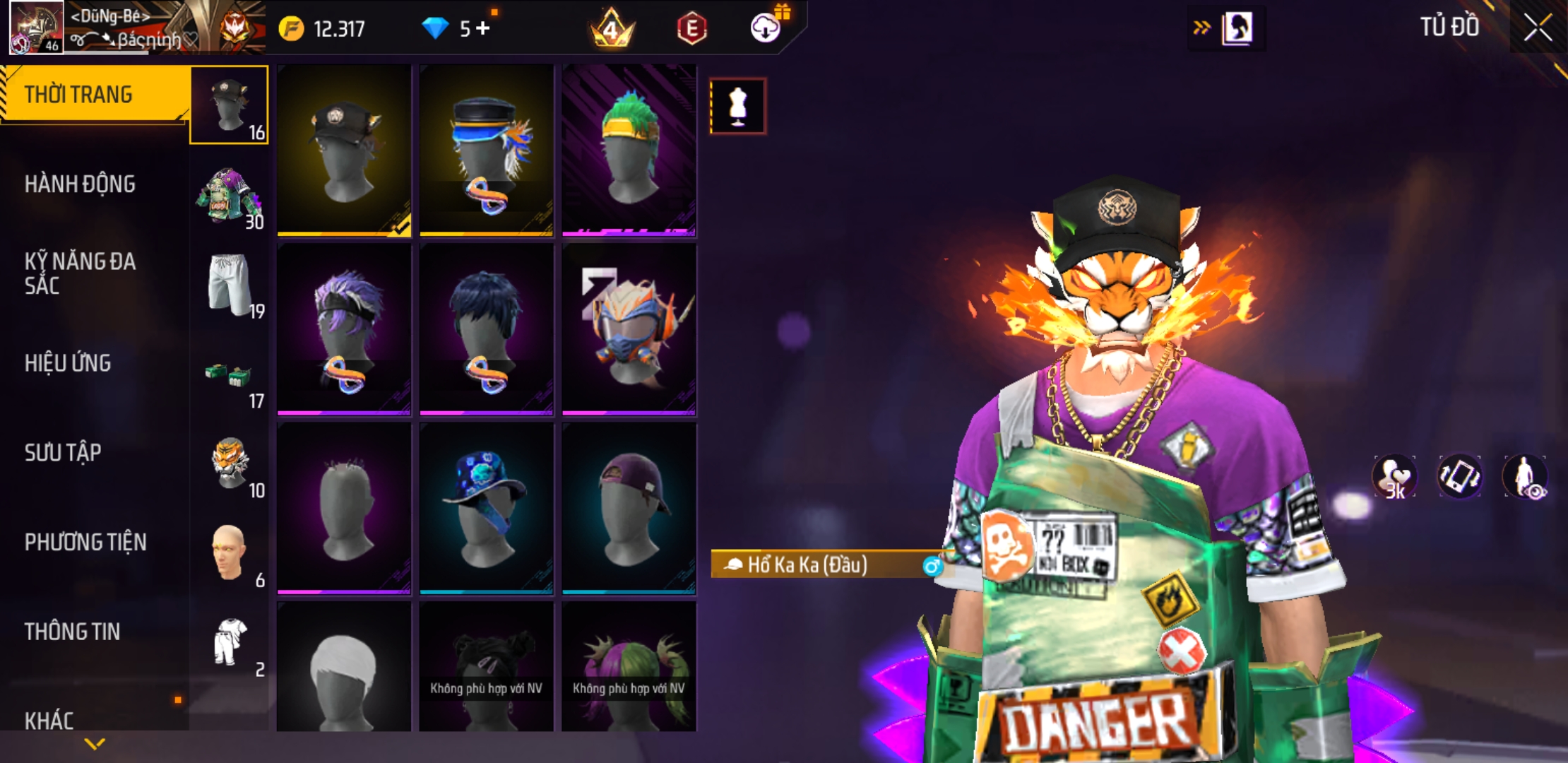Open the white shorts subcategory
This screenshot has height=763, width=1568.
pos(230,286)
